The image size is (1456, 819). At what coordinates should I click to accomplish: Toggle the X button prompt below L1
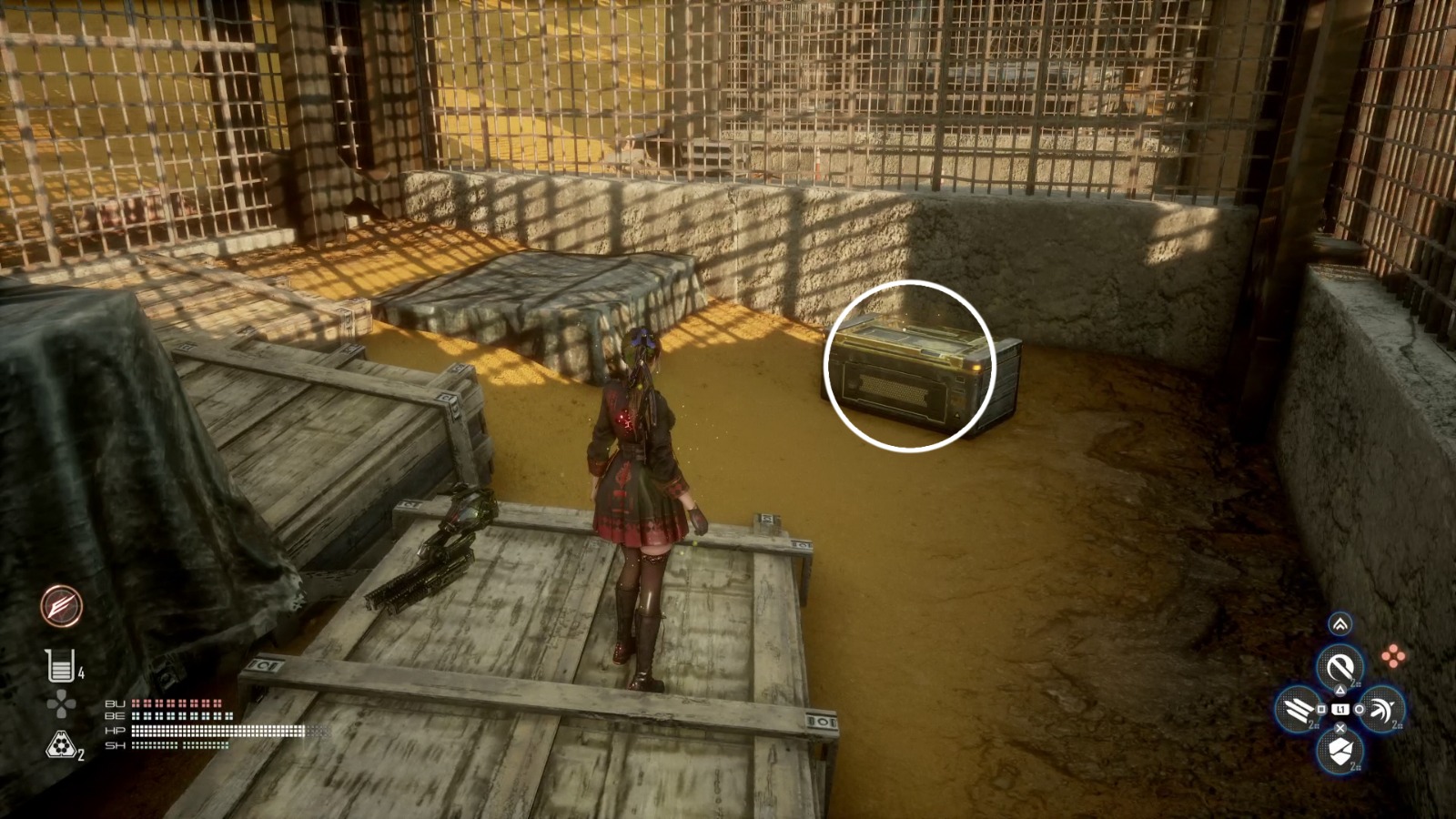[x=1340, y=727]
